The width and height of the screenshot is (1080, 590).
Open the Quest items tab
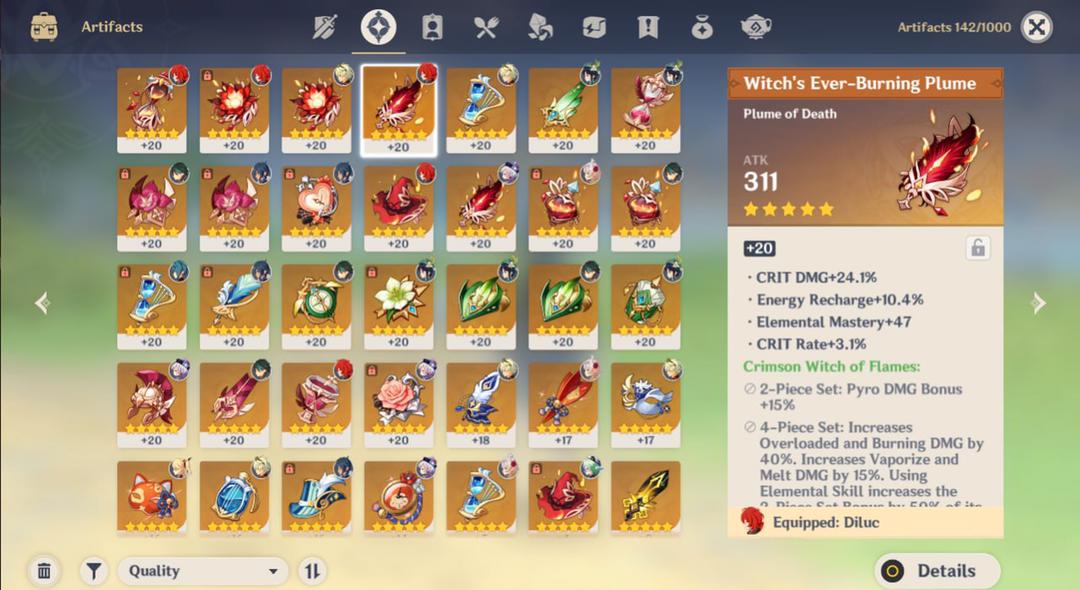coord(648,27)
